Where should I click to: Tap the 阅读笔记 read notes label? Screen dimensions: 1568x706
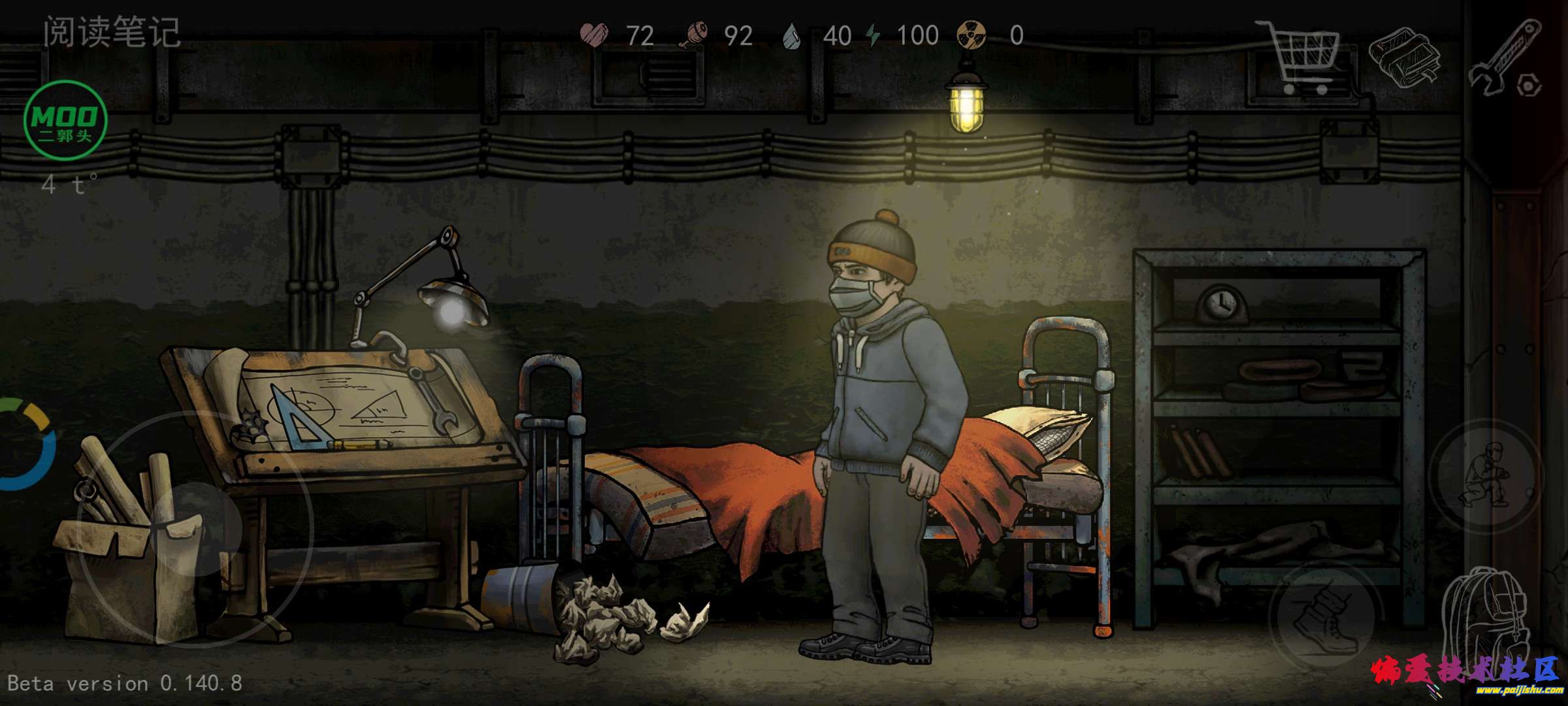click(x=112, y=33)
